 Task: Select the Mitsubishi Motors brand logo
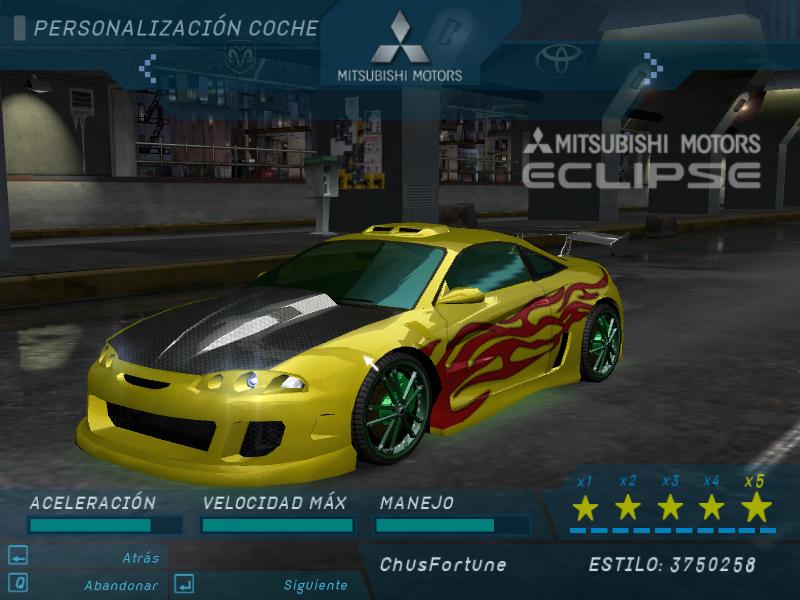click(399, 46)
